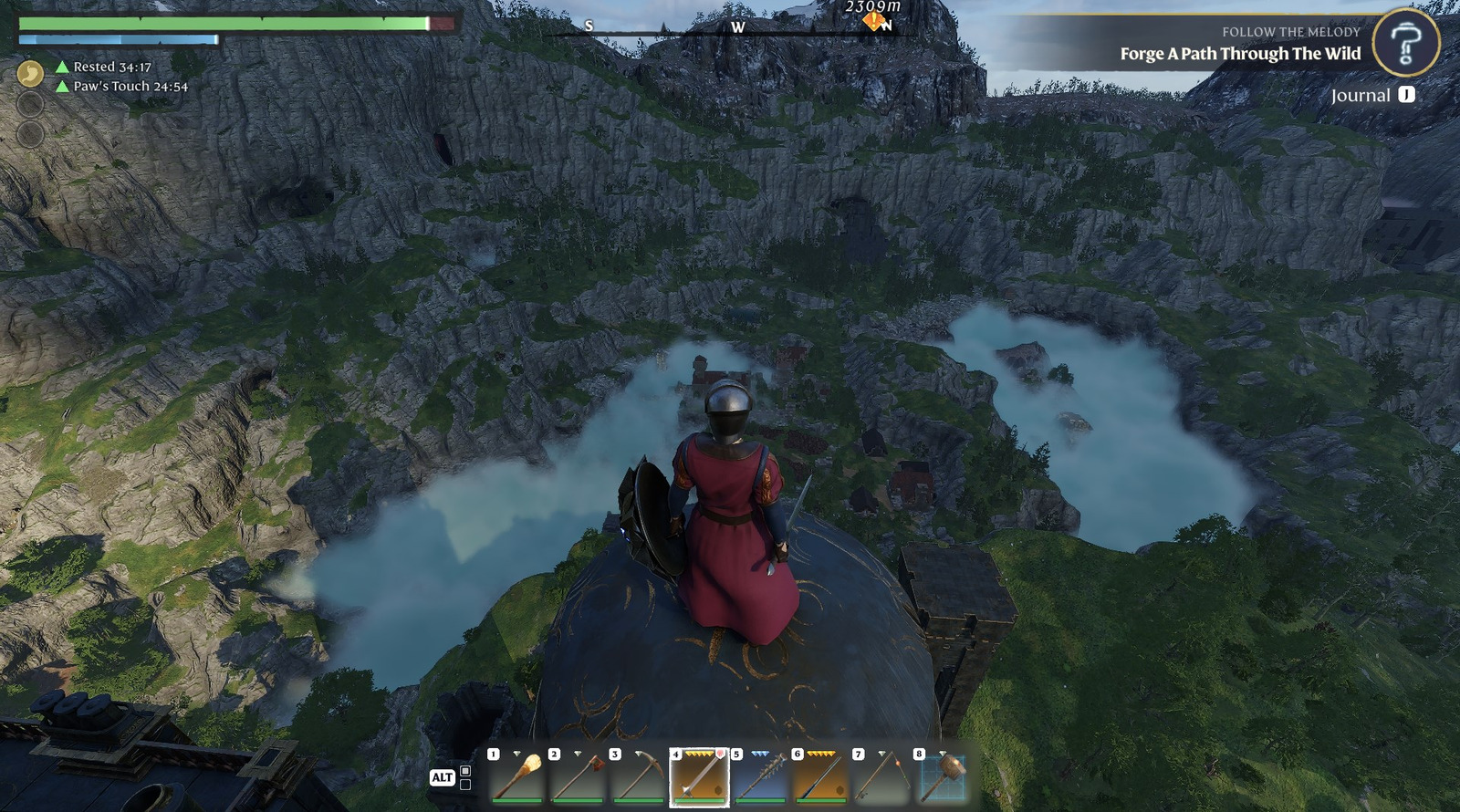
Task: Switch to the spiked club weapon
Action: (x=760, y=777)
